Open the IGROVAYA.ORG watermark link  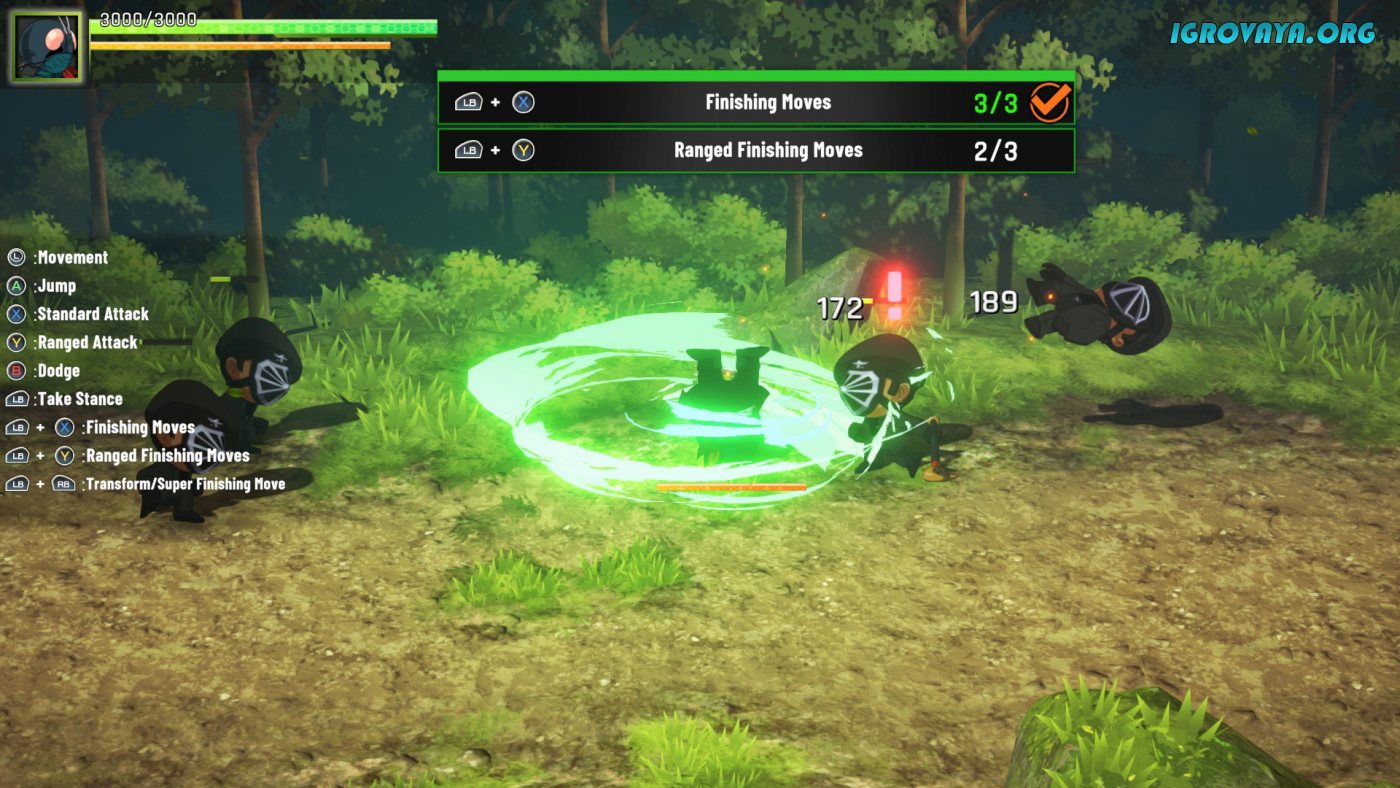click(x=1273, y=33)
